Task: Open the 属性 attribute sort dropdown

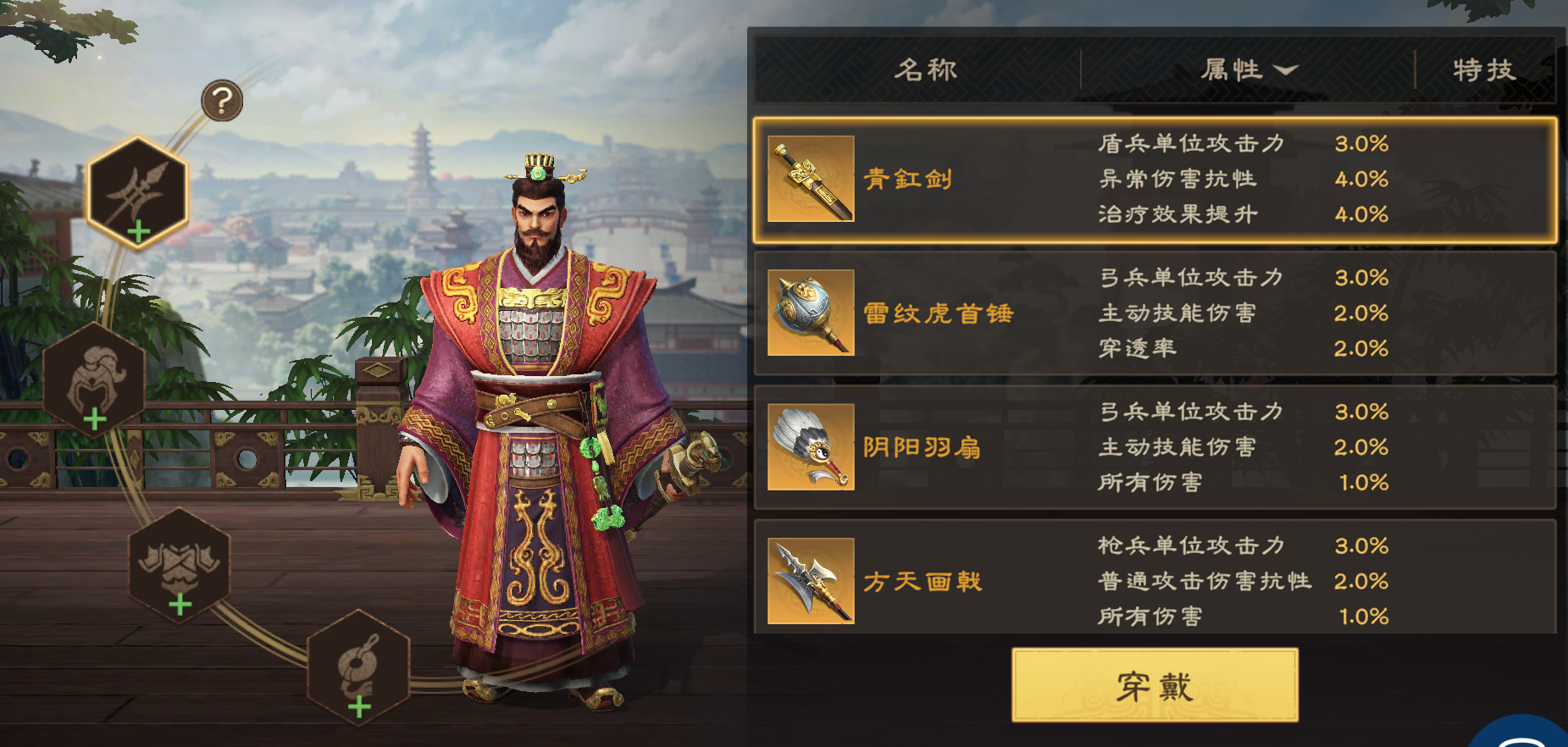Action: (1249, 70)
